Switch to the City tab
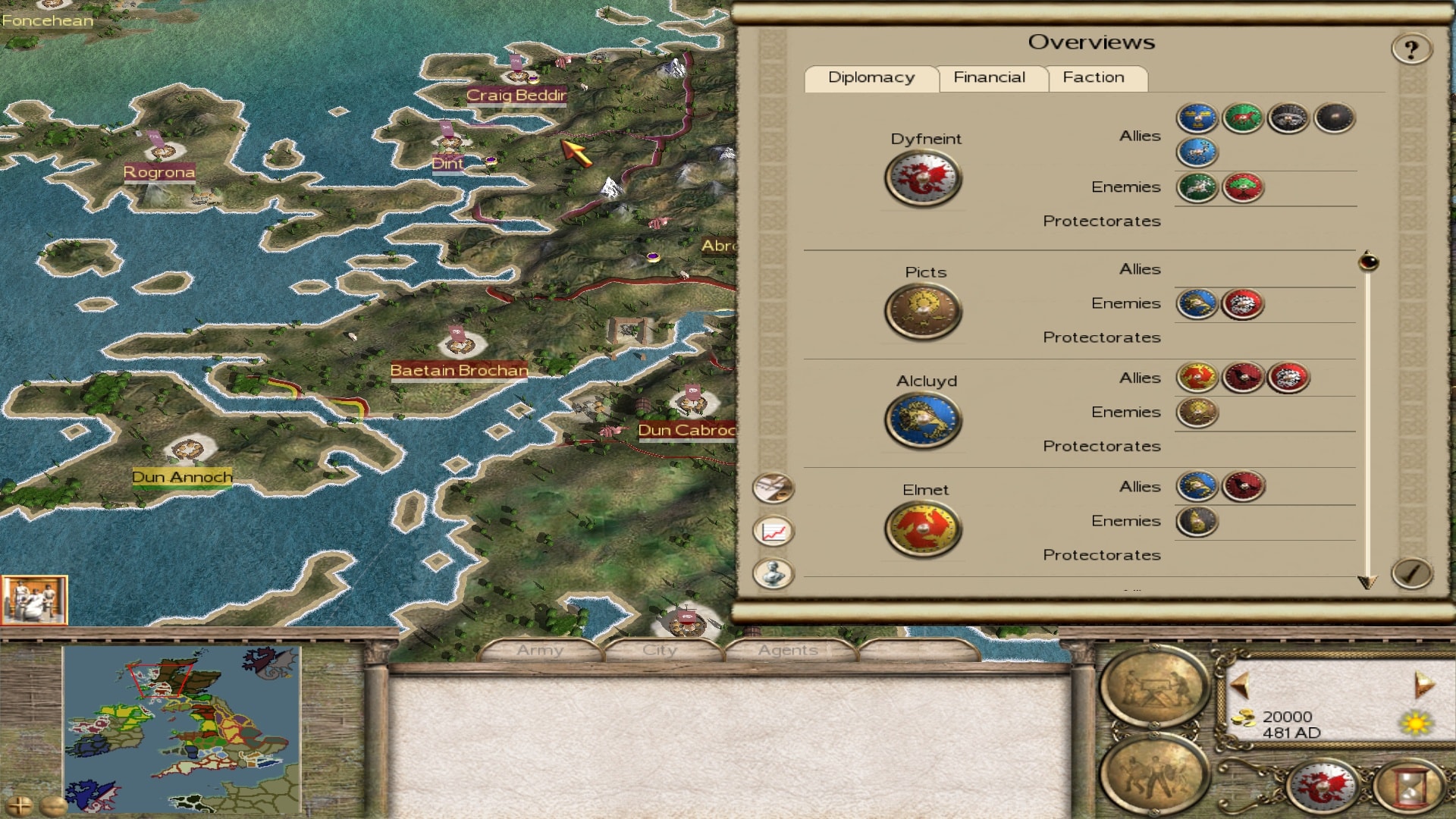 (x=659, y=651)
